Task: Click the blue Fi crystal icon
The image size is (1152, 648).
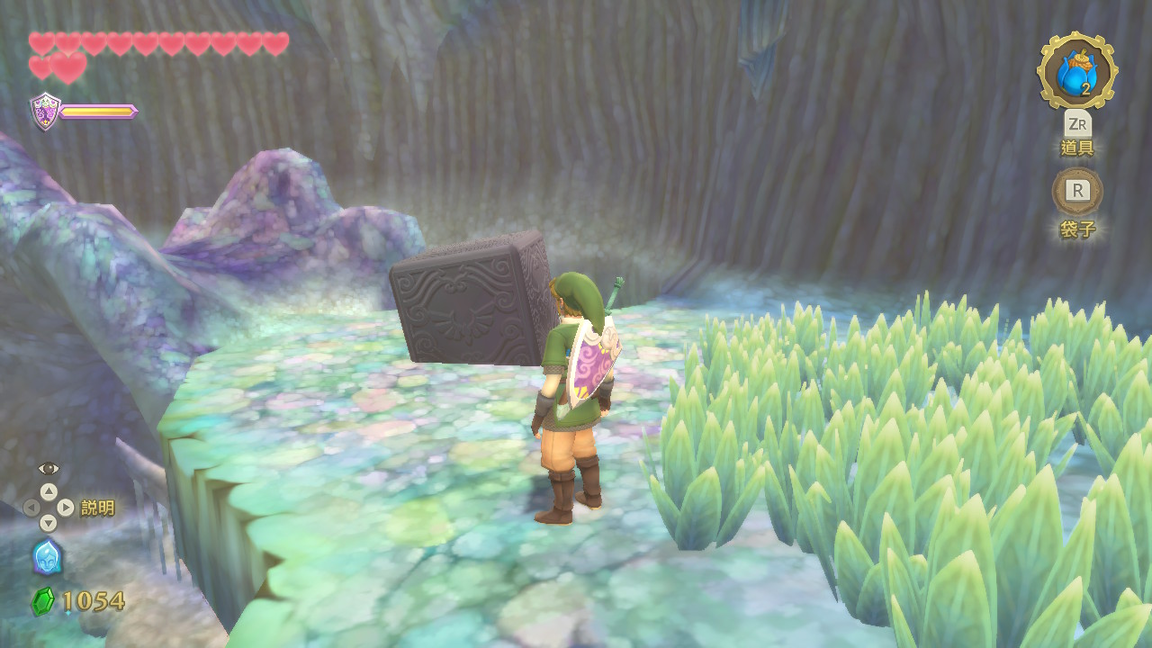Action: click(47, 557)
